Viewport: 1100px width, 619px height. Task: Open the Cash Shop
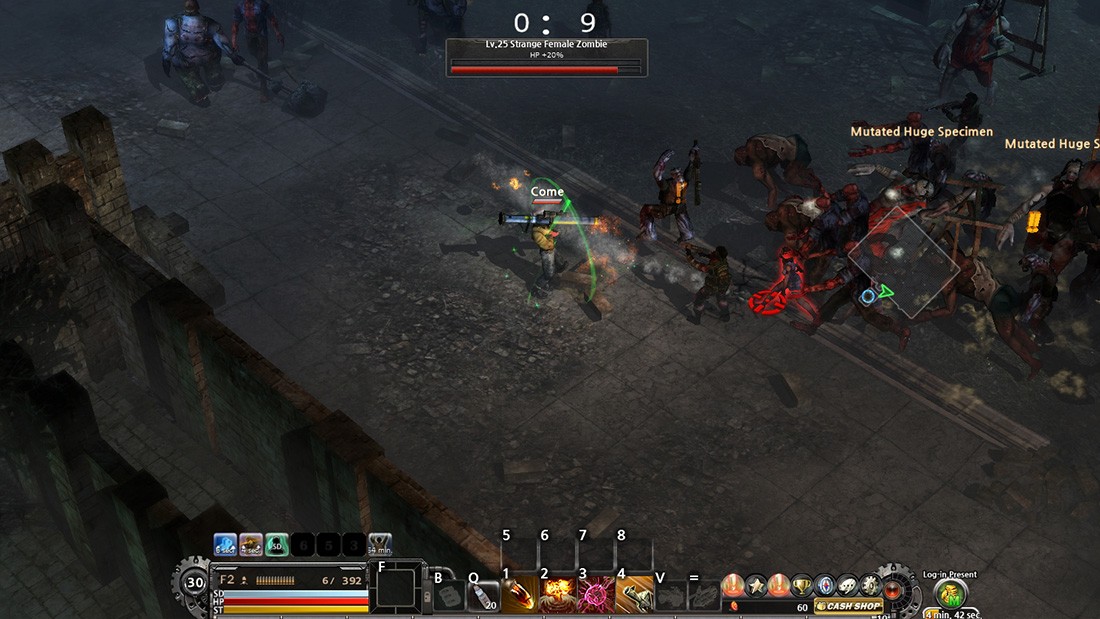[849, 606]
